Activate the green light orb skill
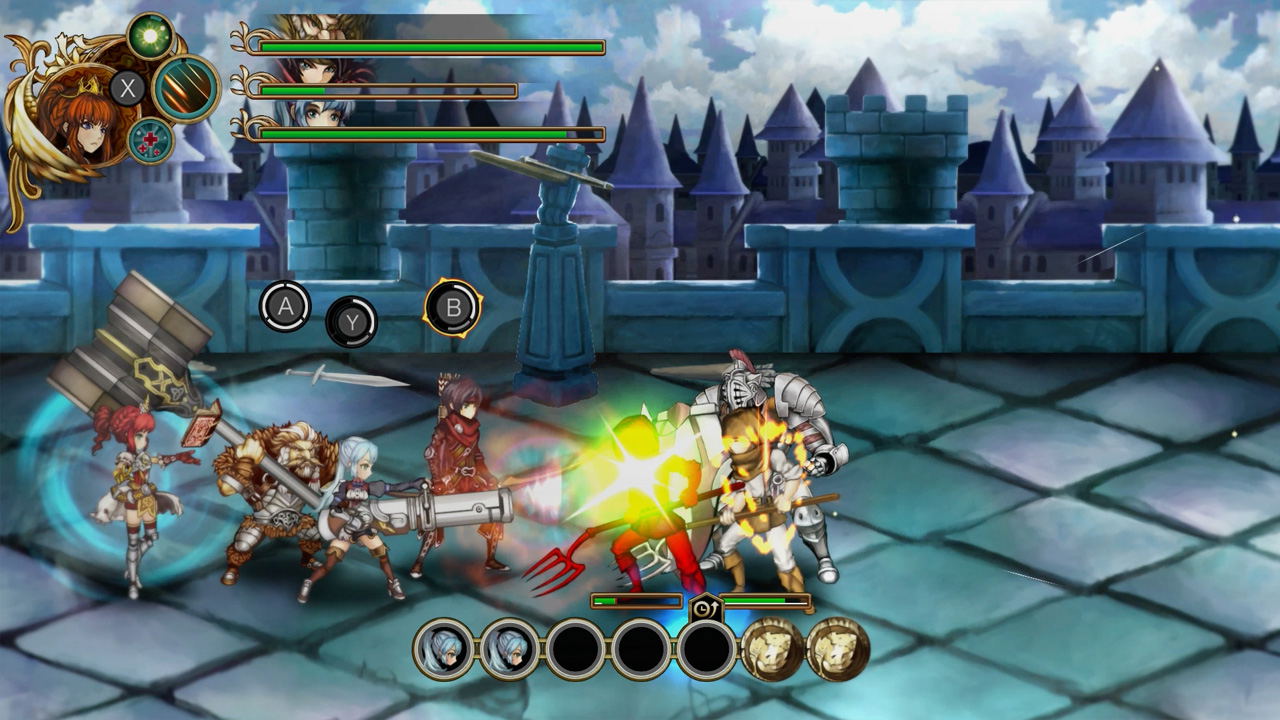1280x720 pixels. (151, 36)
